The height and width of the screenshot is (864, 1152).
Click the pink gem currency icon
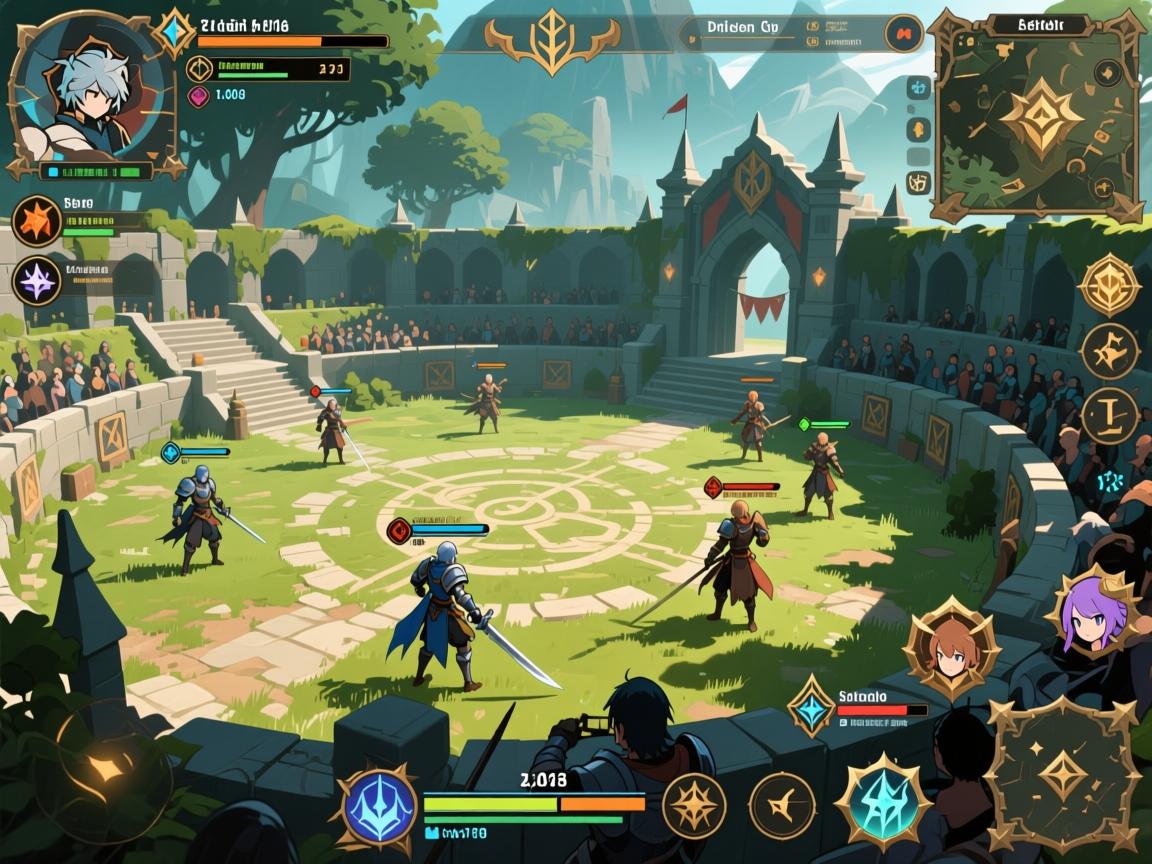pos(198,95)
